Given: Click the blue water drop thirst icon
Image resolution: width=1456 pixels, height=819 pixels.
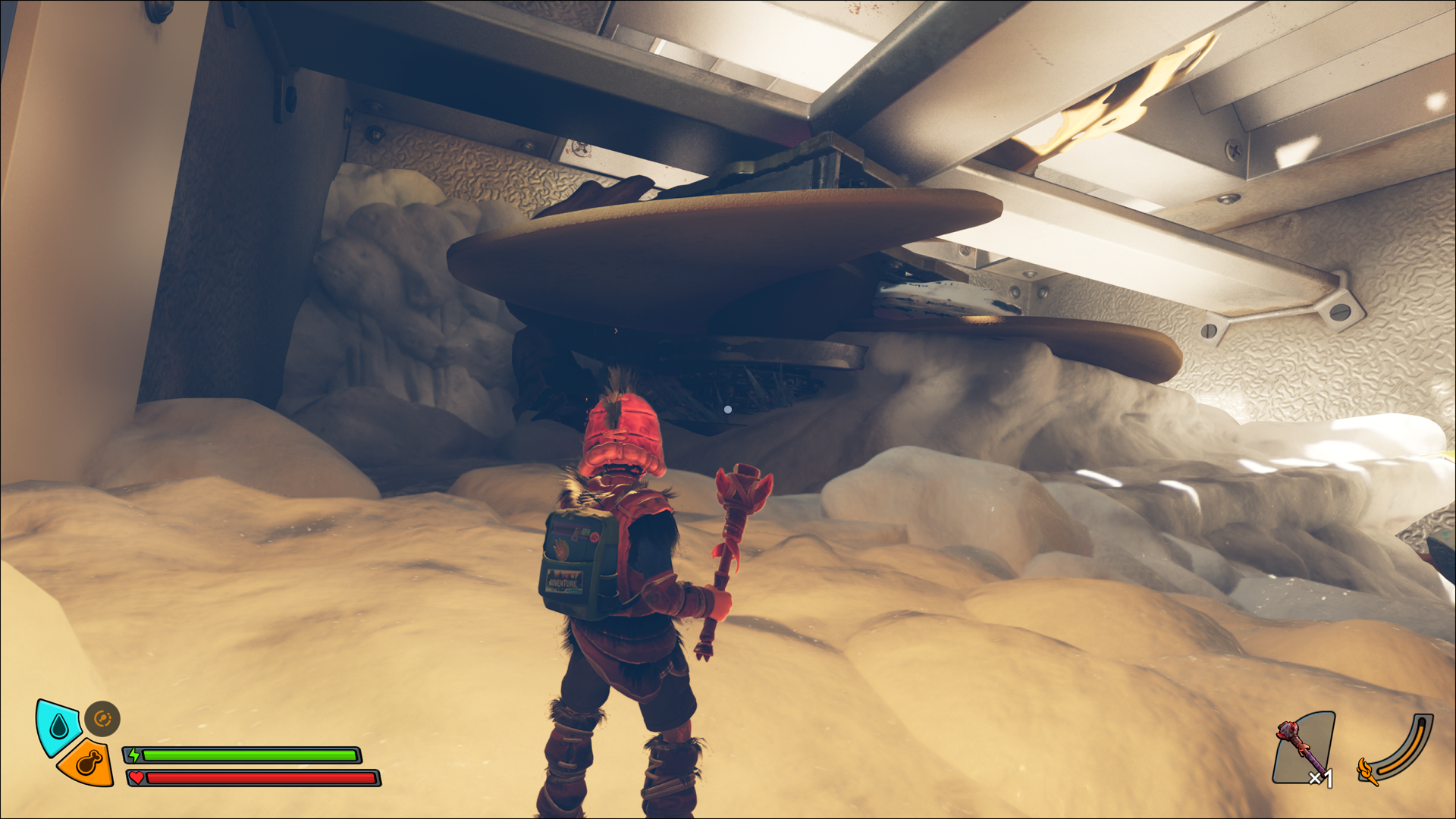Looking at the screenshot, I should [58, 726].
